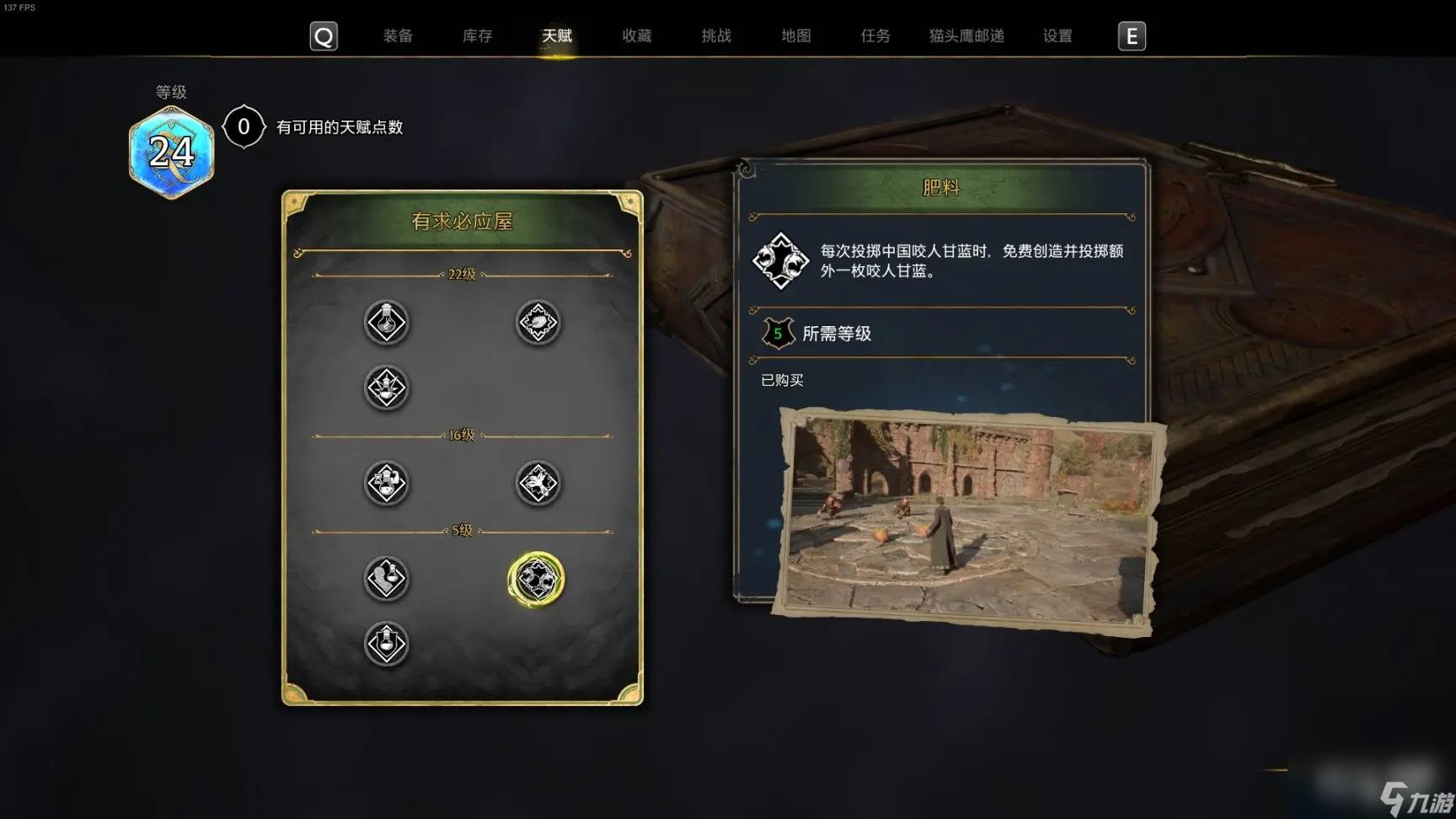Image resolution: width=1456 pixels, height=819 pixels.
Task: Open the 地图 tab
Action: 795,36
